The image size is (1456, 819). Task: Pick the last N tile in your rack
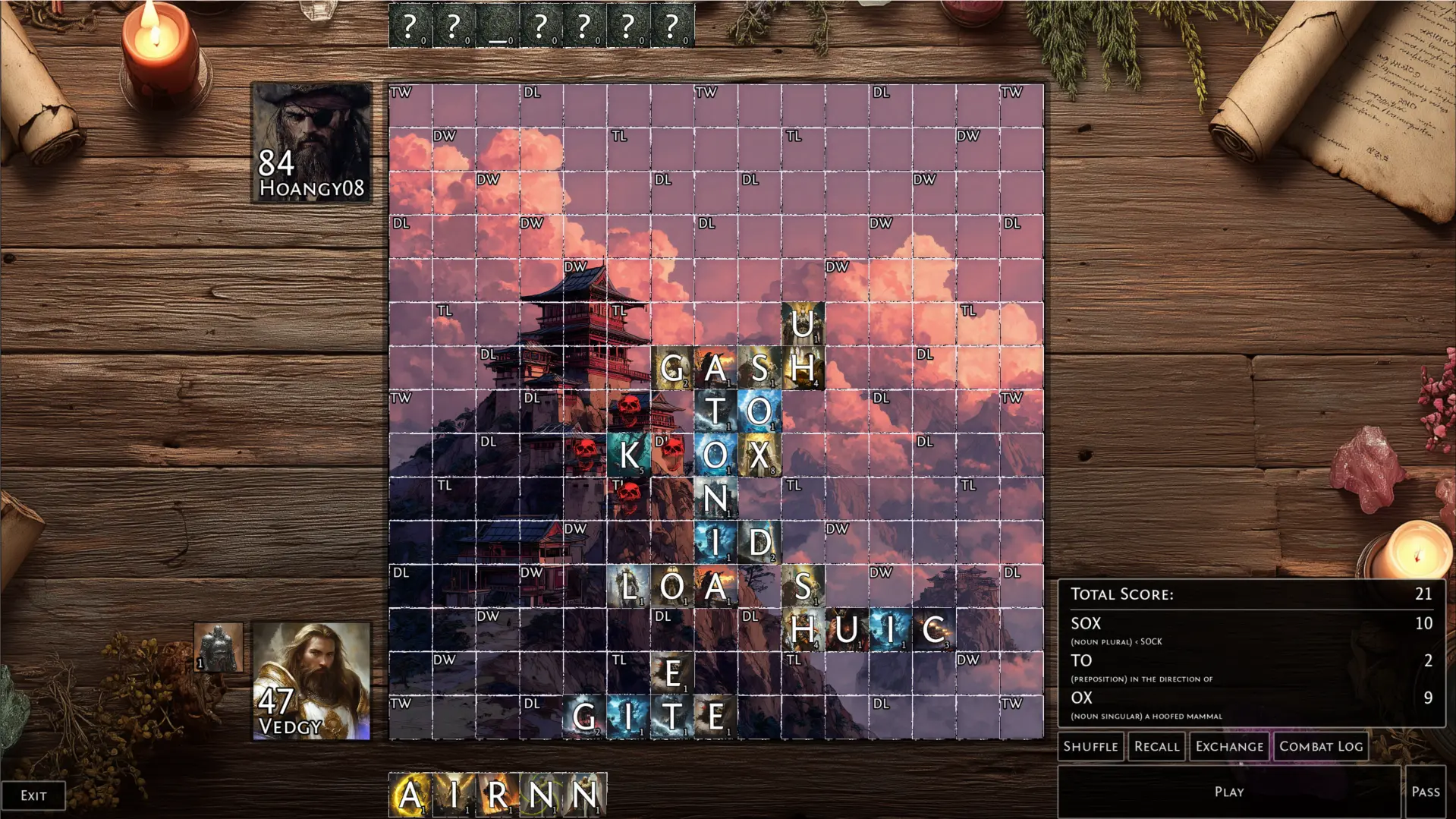point(584,794)
